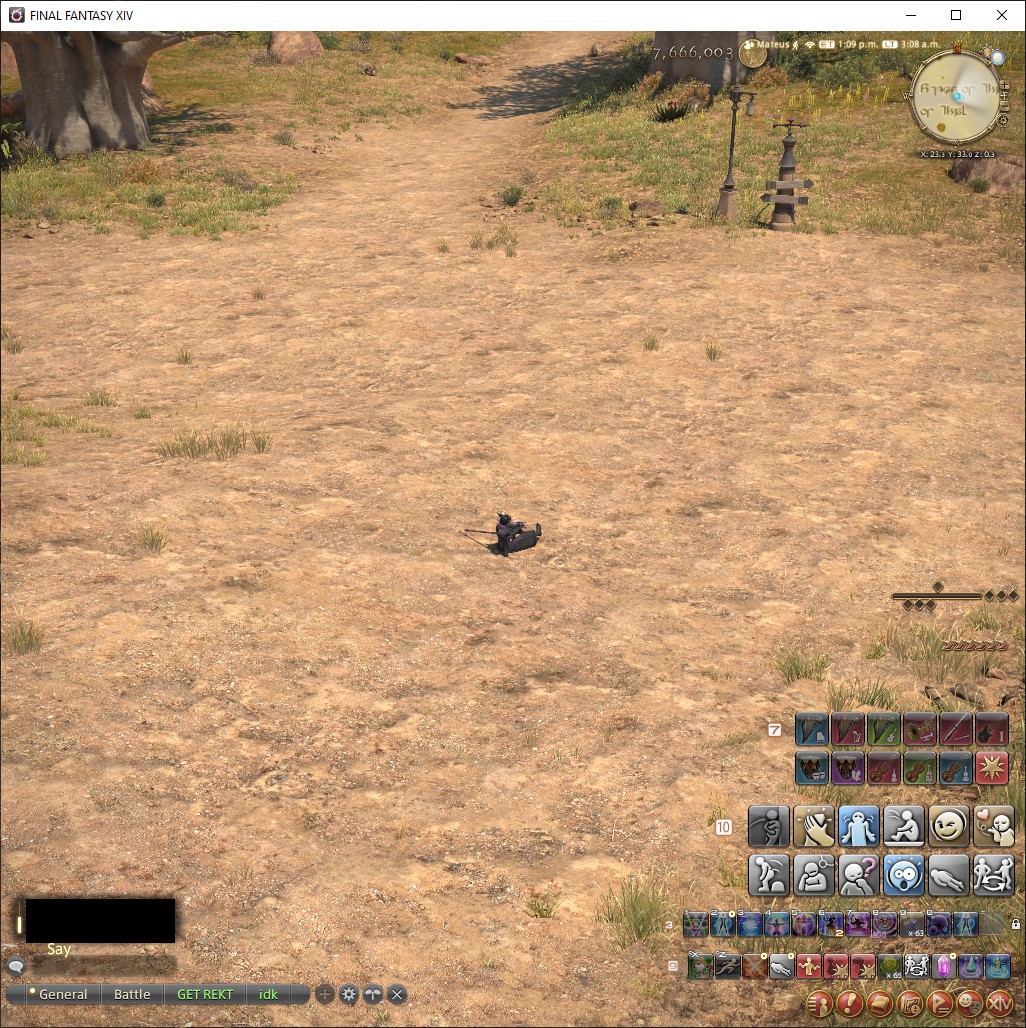
Task: Click the speech bubble chat mode icon
Action: 16,967
